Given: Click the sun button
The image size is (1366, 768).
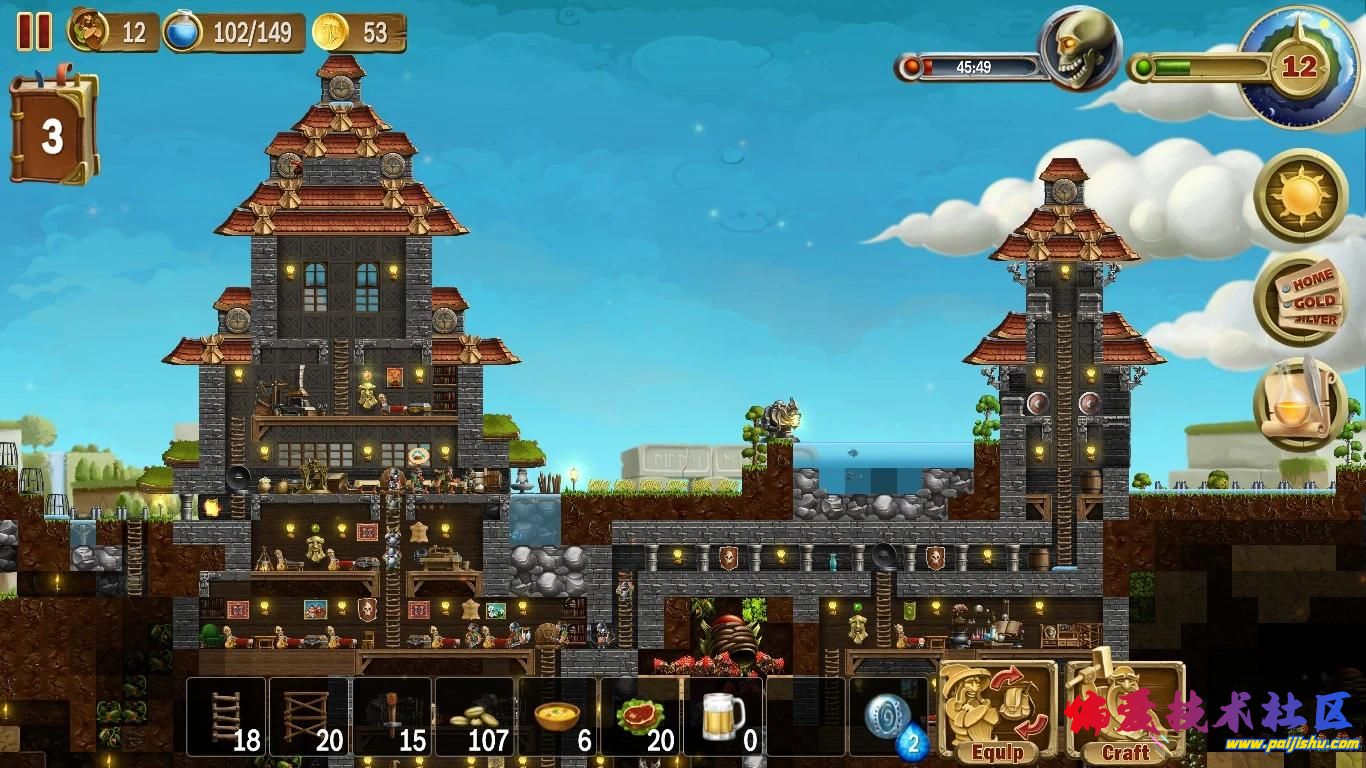Looking at the screenshot, I should [x=1301, y=197].
